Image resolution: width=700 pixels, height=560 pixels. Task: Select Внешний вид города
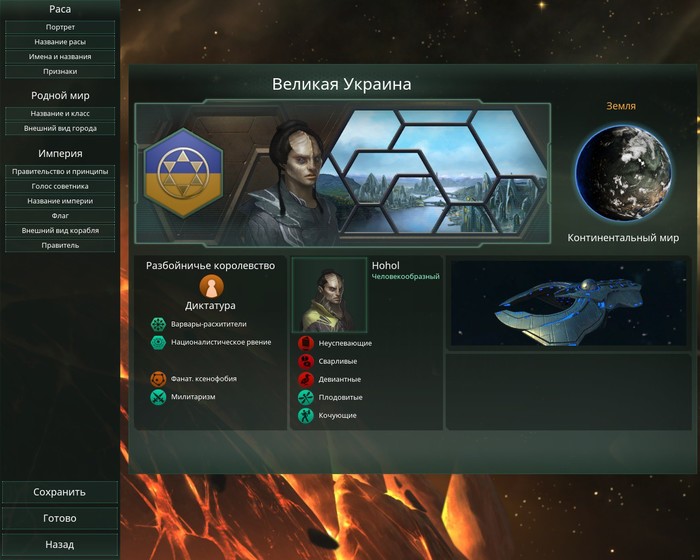tap(60, 129)
